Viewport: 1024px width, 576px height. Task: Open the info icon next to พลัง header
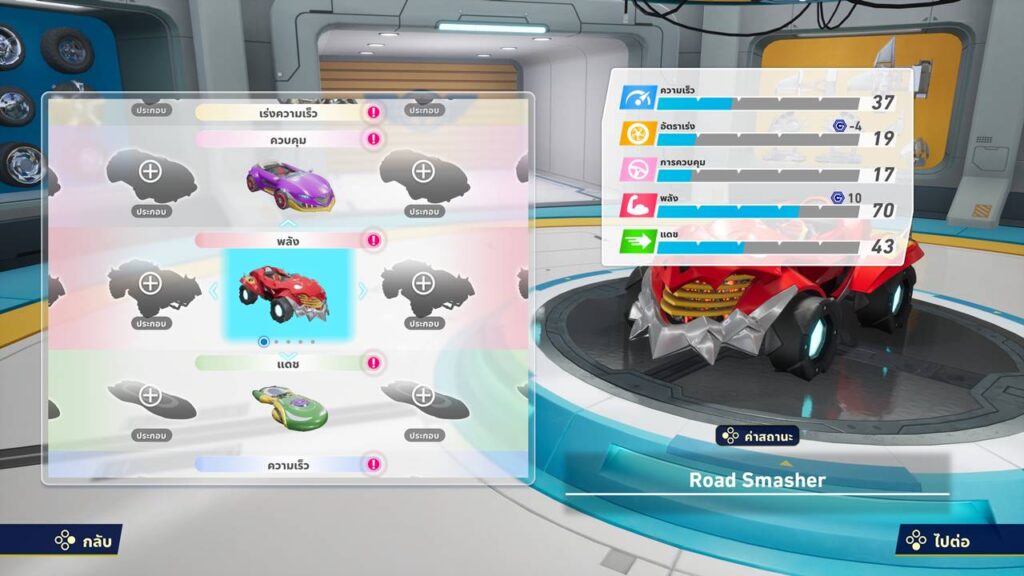(x=373, y=240)
